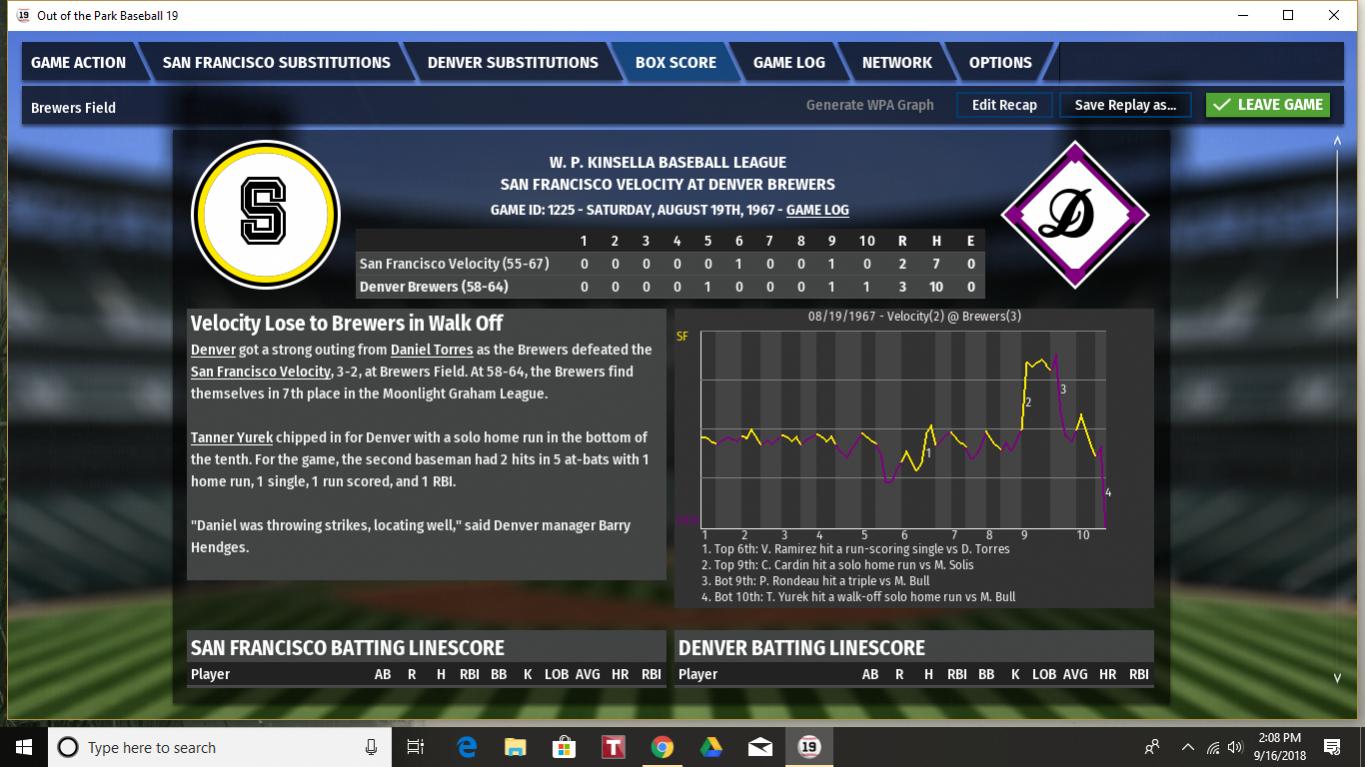
Task: Maximize the game window
Action: pyautogui.click(x=1288, y=15)
